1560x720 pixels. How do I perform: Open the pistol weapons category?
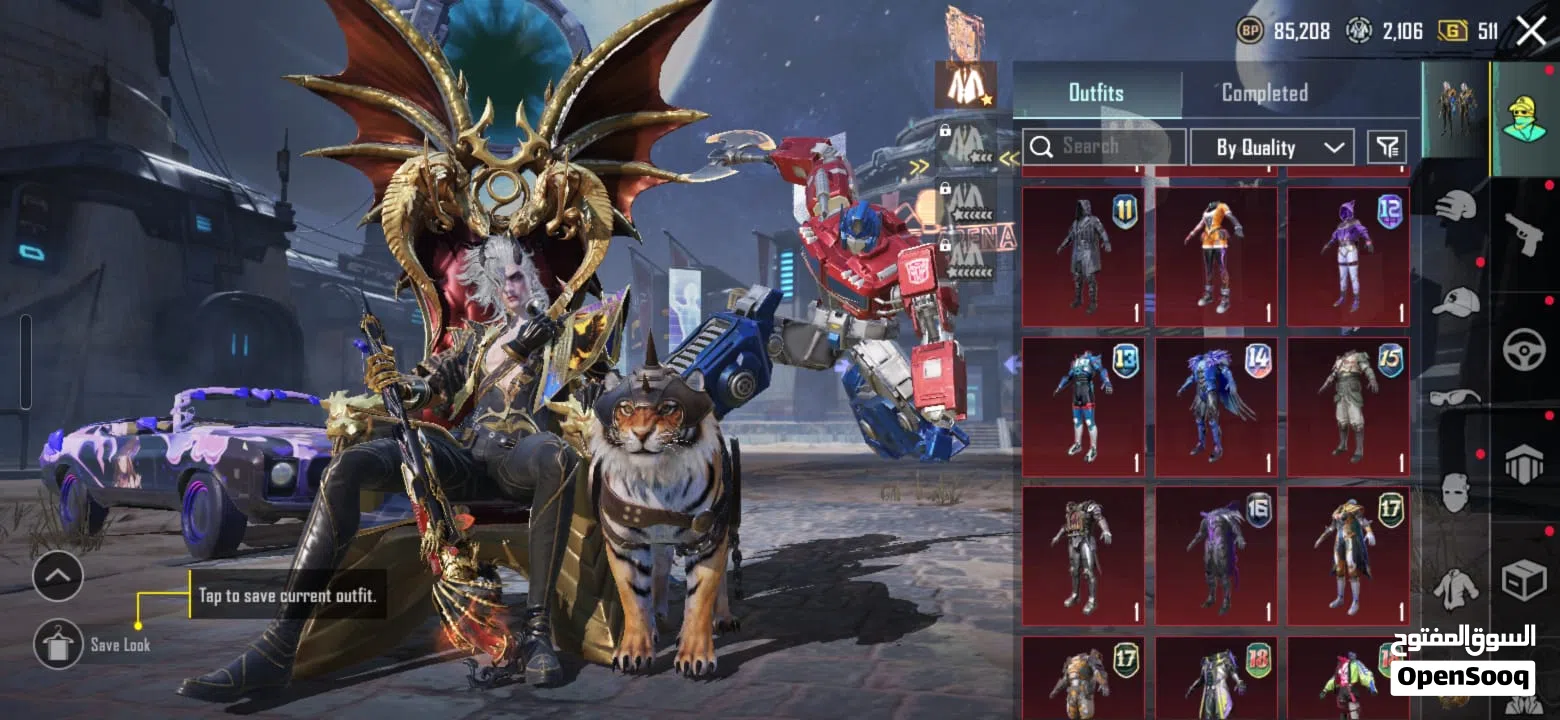point(1524,235)
